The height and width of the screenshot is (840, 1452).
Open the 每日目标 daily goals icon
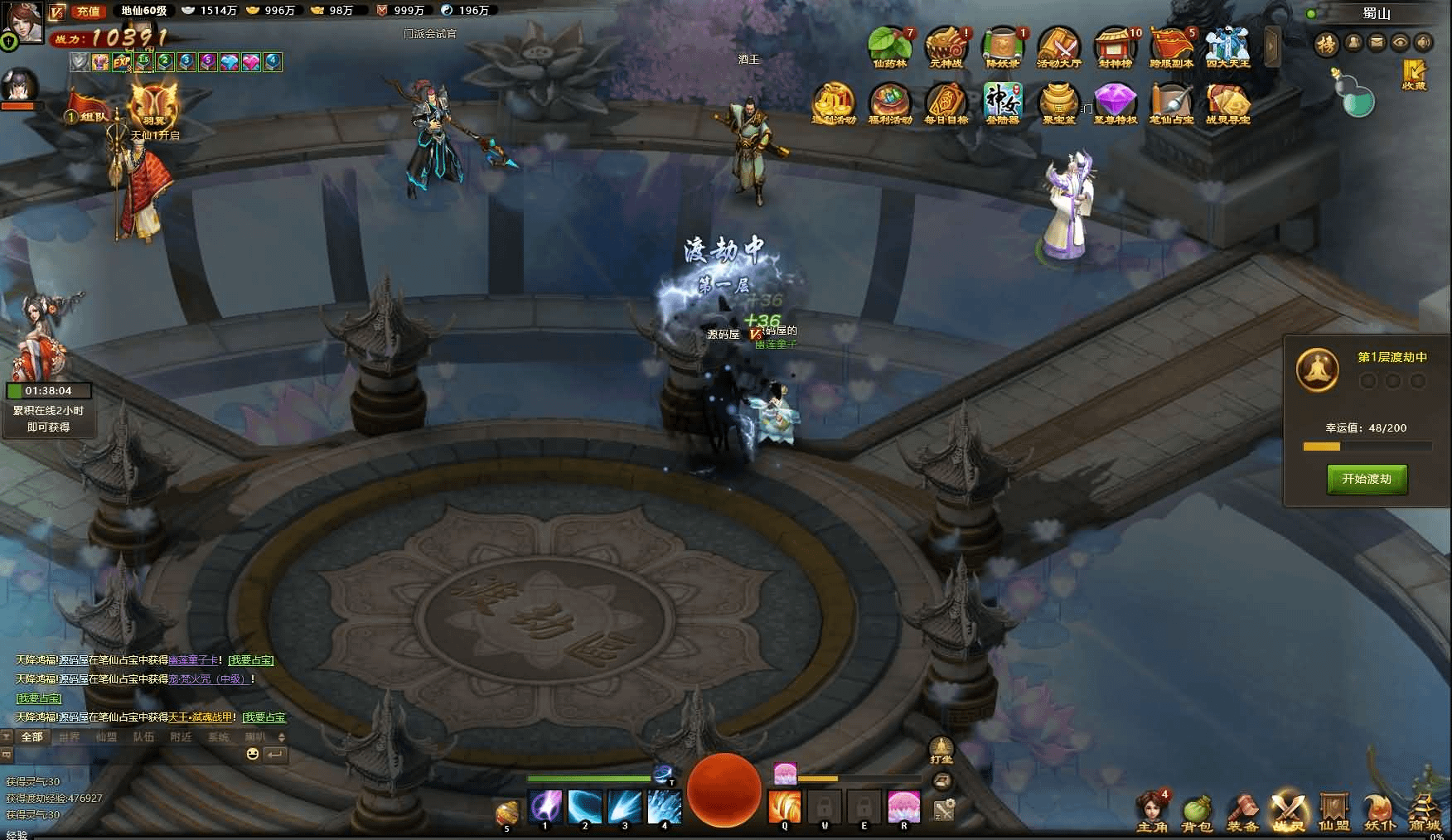point(946,103)
